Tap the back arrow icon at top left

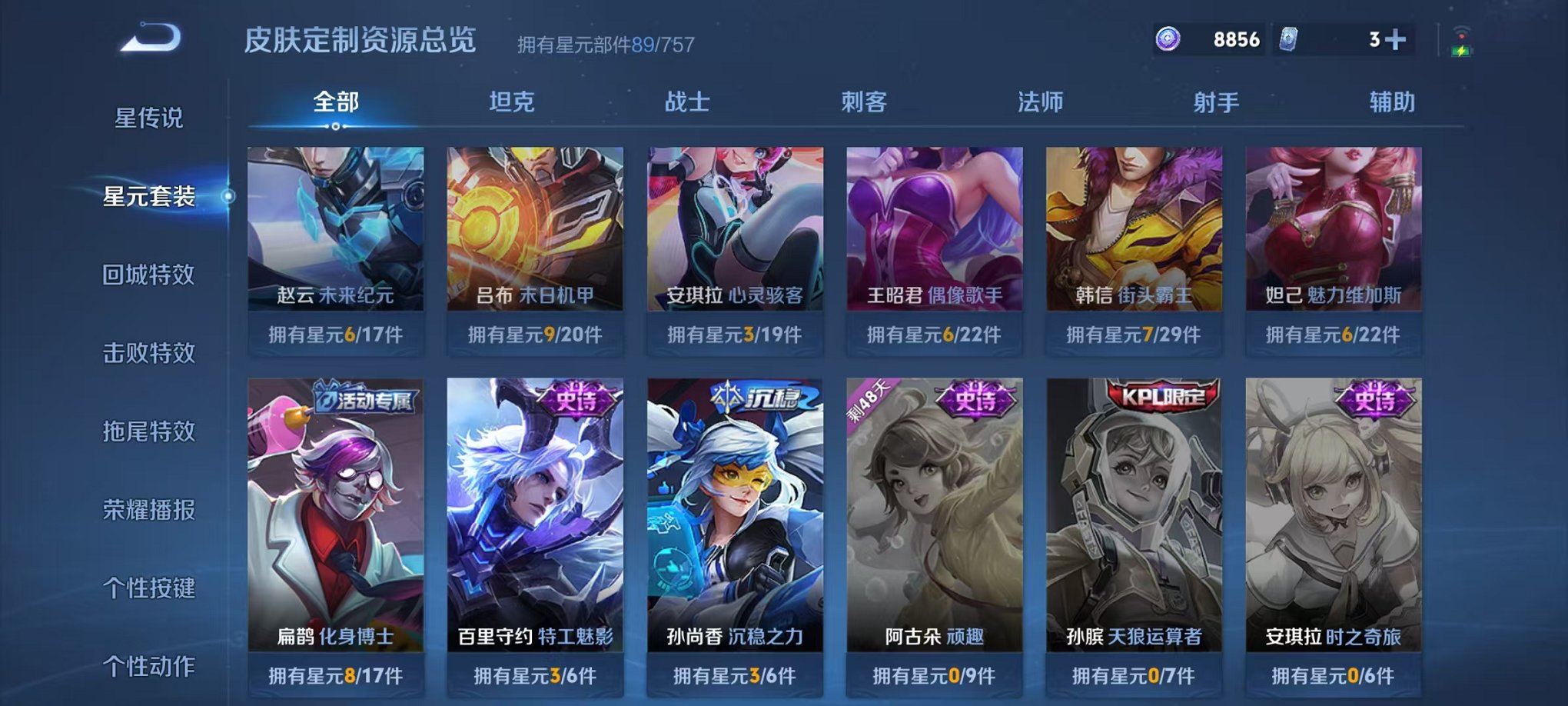point(151,36)
